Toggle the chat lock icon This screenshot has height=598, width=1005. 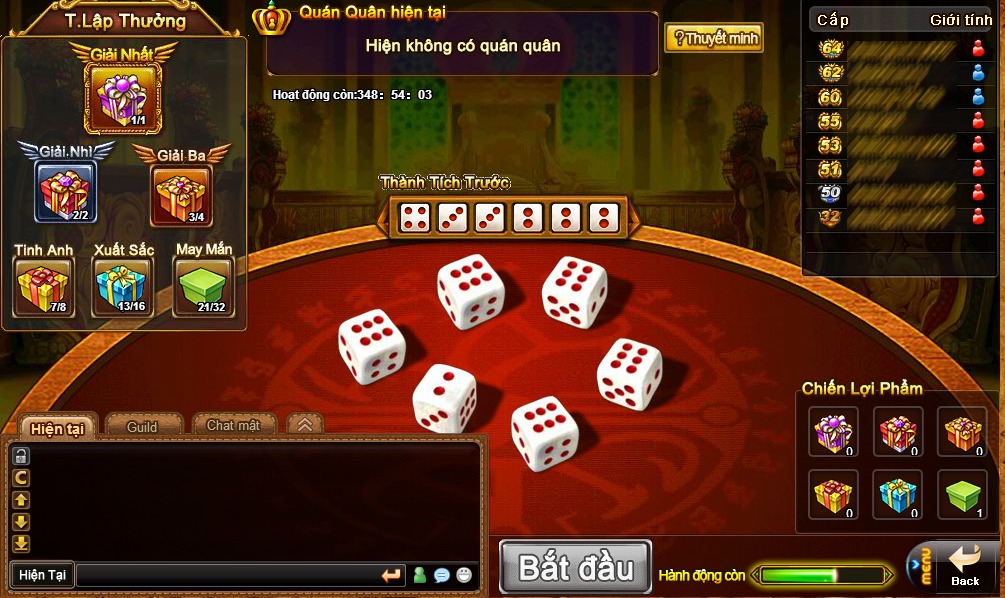coord(21,456)
